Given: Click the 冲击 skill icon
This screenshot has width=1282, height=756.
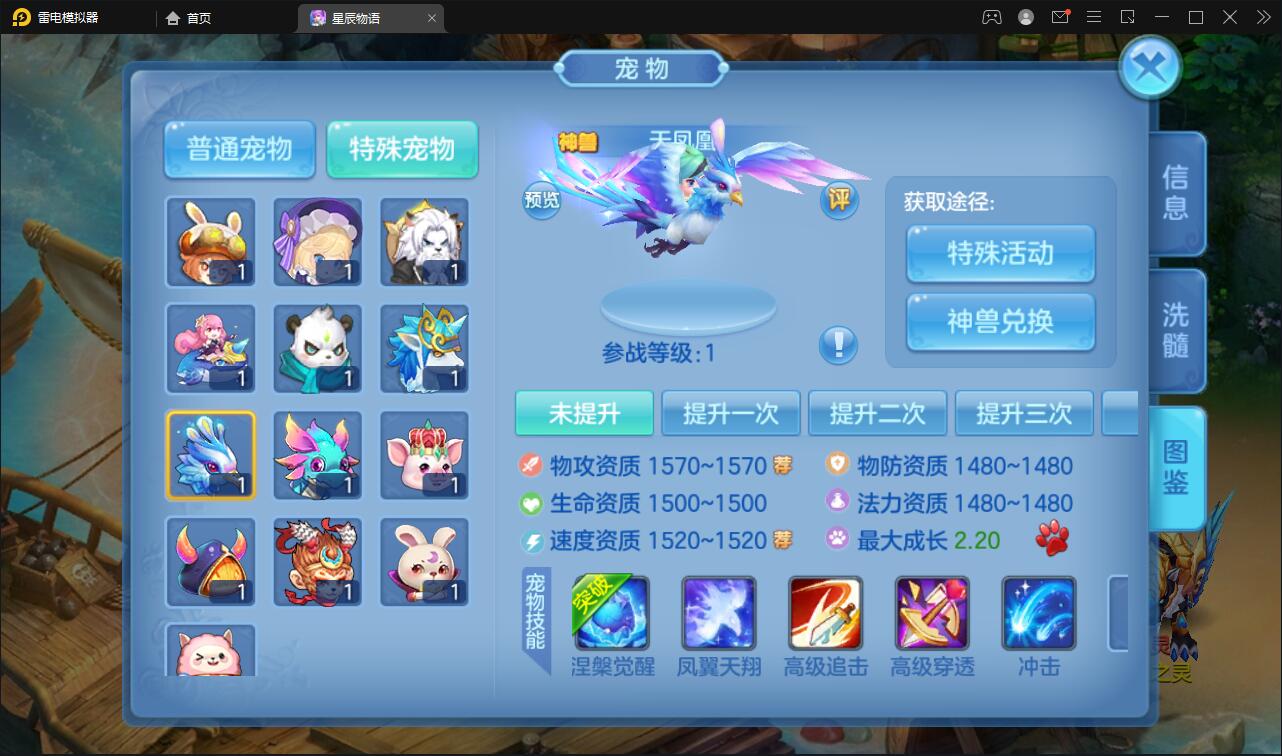Looking at the screenshot, I should 1038,612.
